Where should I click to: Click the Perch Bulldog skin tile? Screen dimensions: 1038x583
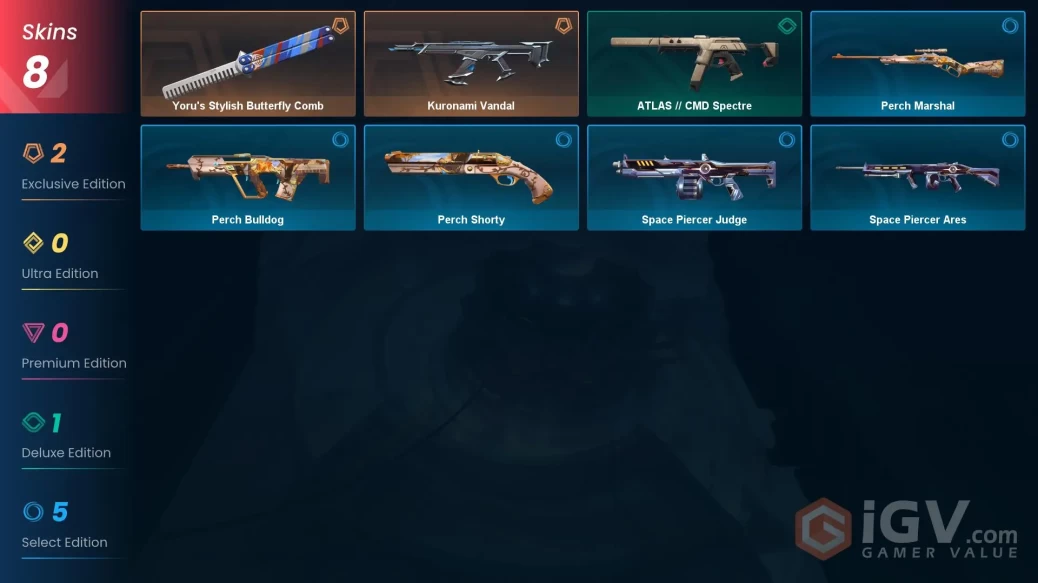(248, 177)
